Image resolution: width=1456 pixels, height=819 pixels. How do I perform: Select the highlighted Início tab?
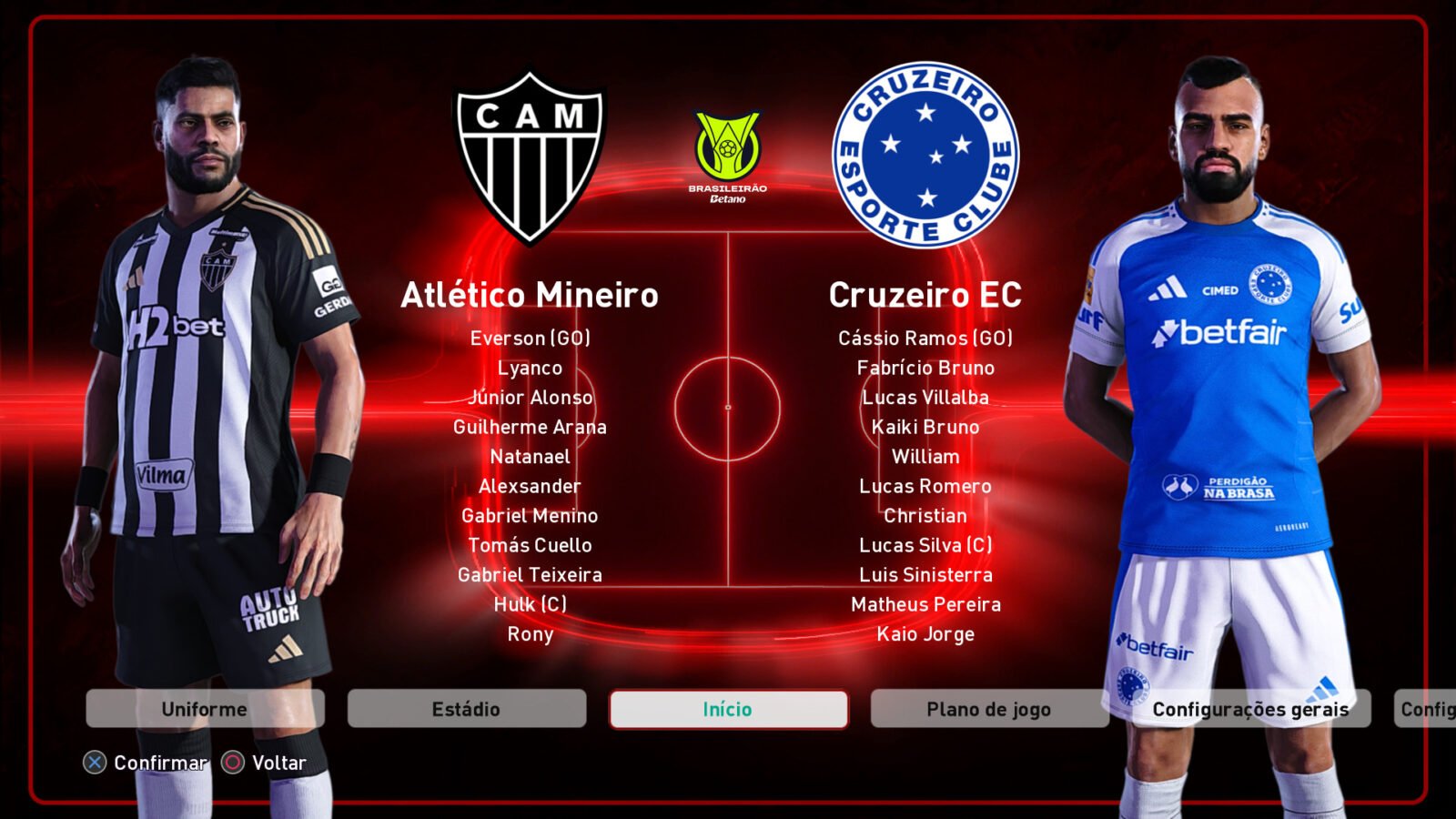click(x=728, y=708)
